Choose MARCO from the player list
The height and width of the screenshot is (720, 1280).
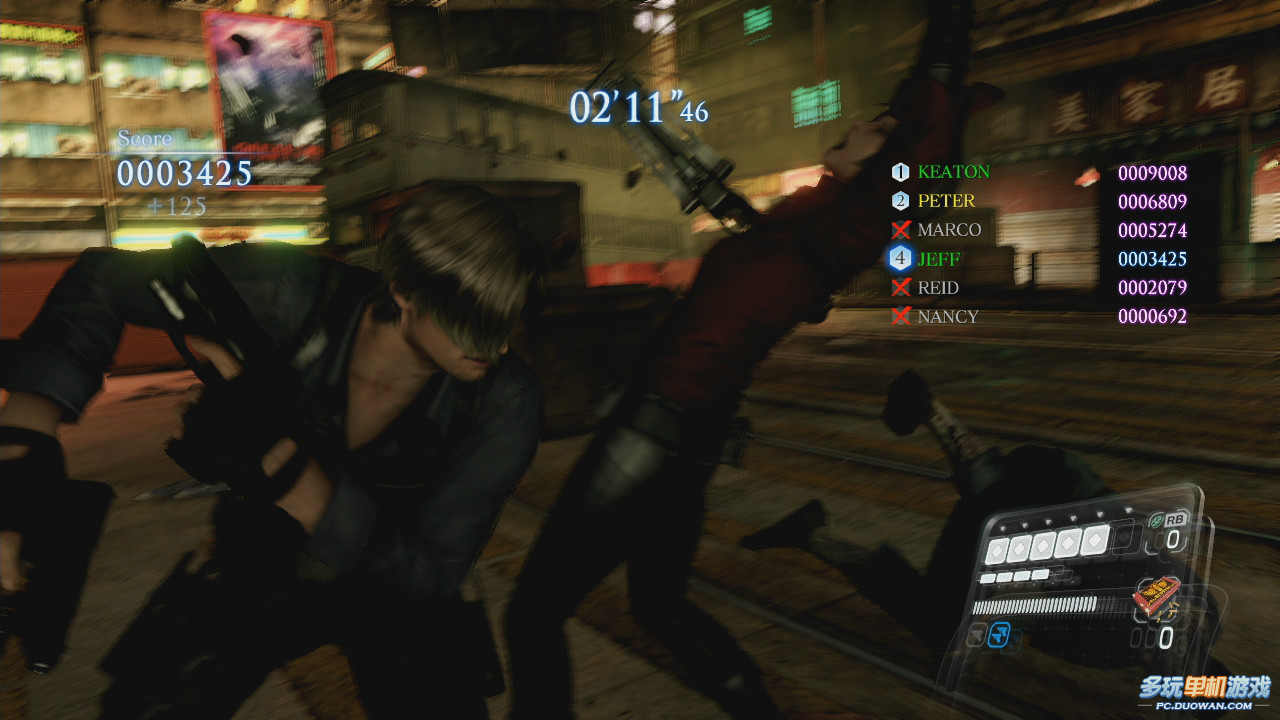(949, 230)
